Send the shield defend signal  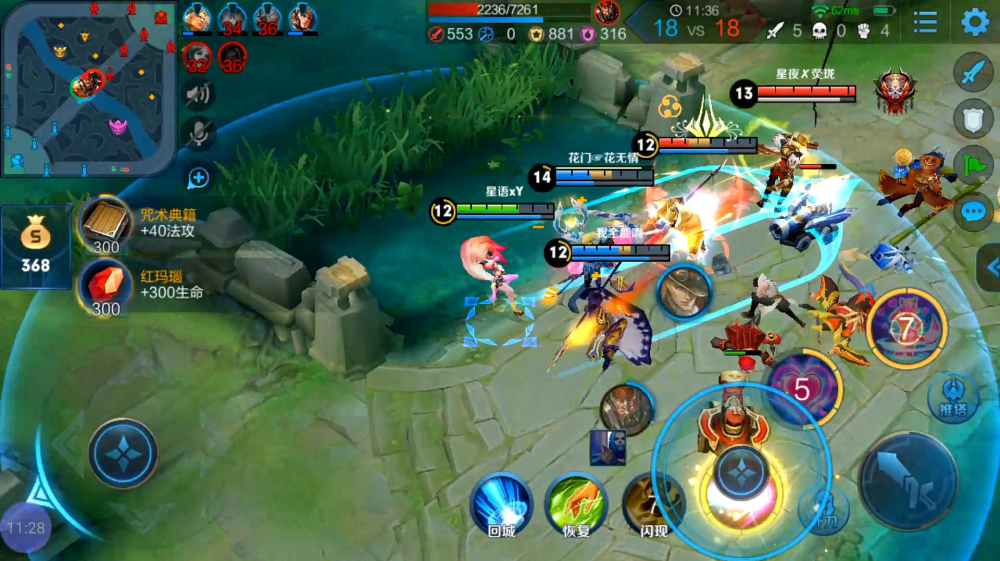pos(974,118)
